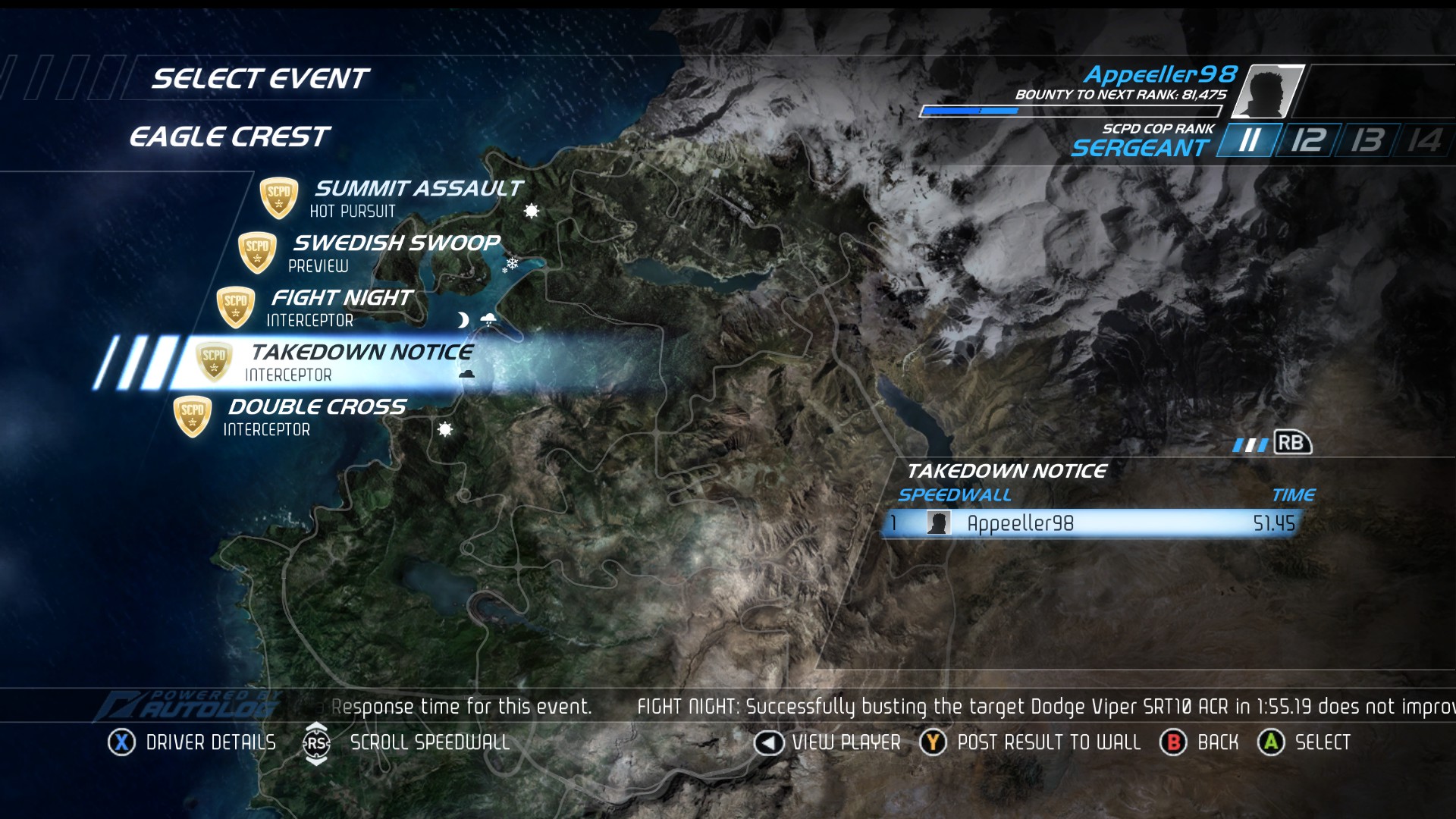Select the Summit Assault hot pursuit event
The width and height of the screenshot is (1456, 819).
[x=417, y=197]
